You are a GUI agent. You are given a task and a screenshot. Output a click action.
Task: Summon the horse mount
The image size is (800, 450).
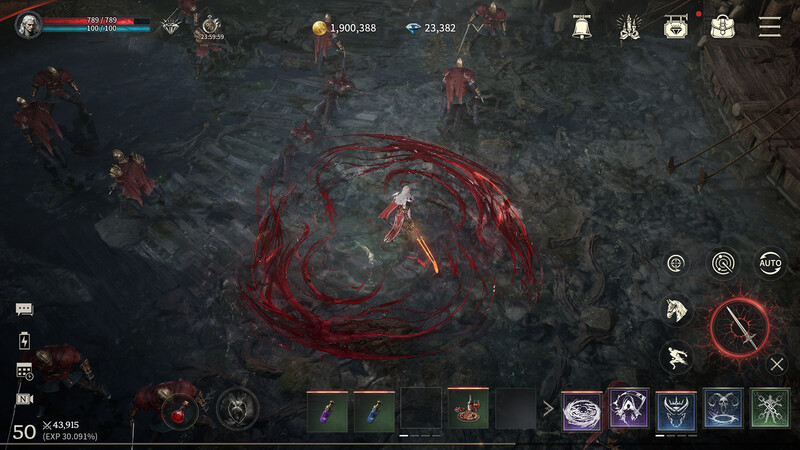pos(677,310)
